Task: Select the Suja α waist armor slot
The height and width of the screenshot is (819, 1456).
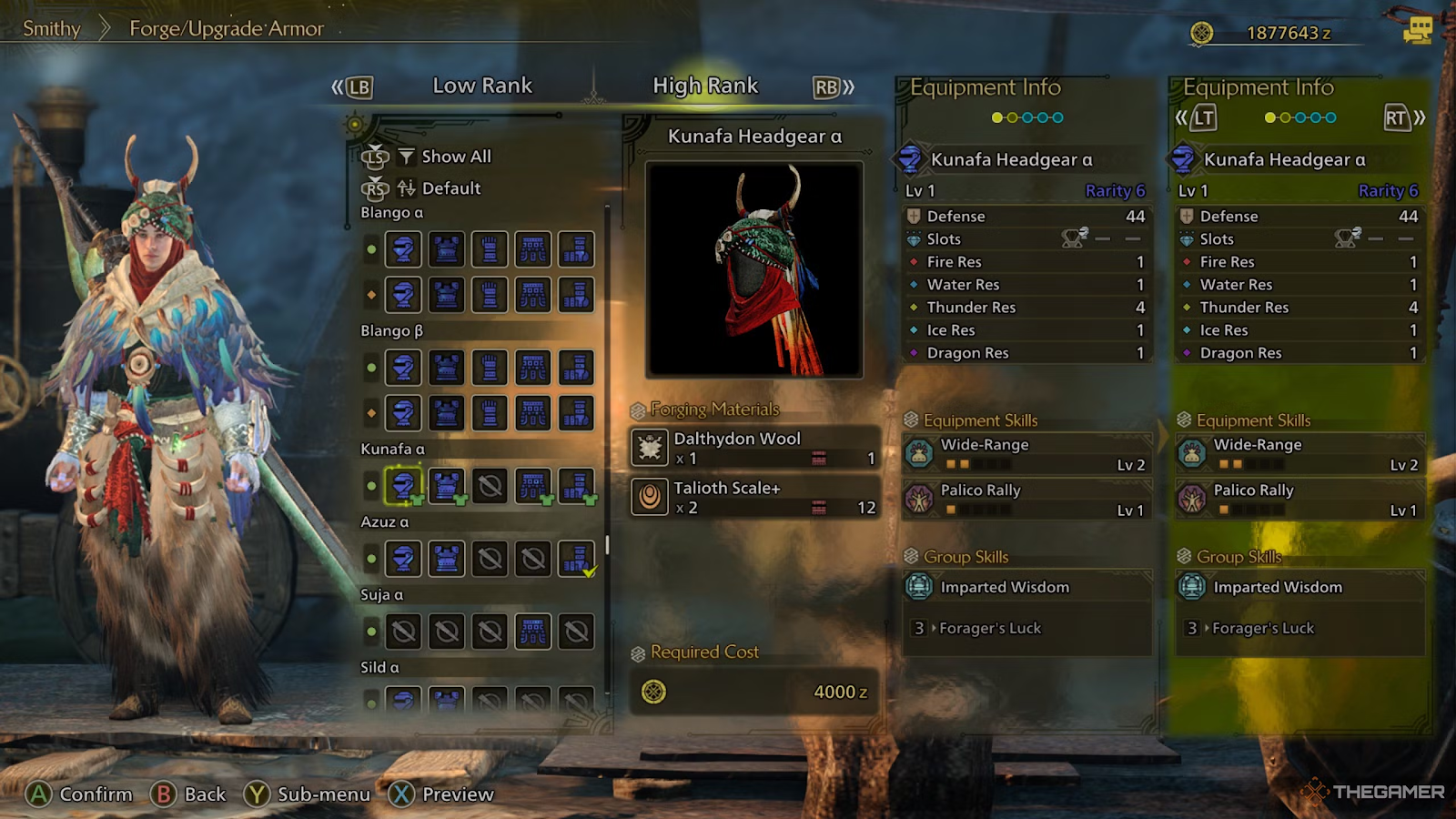Action: 533,632
